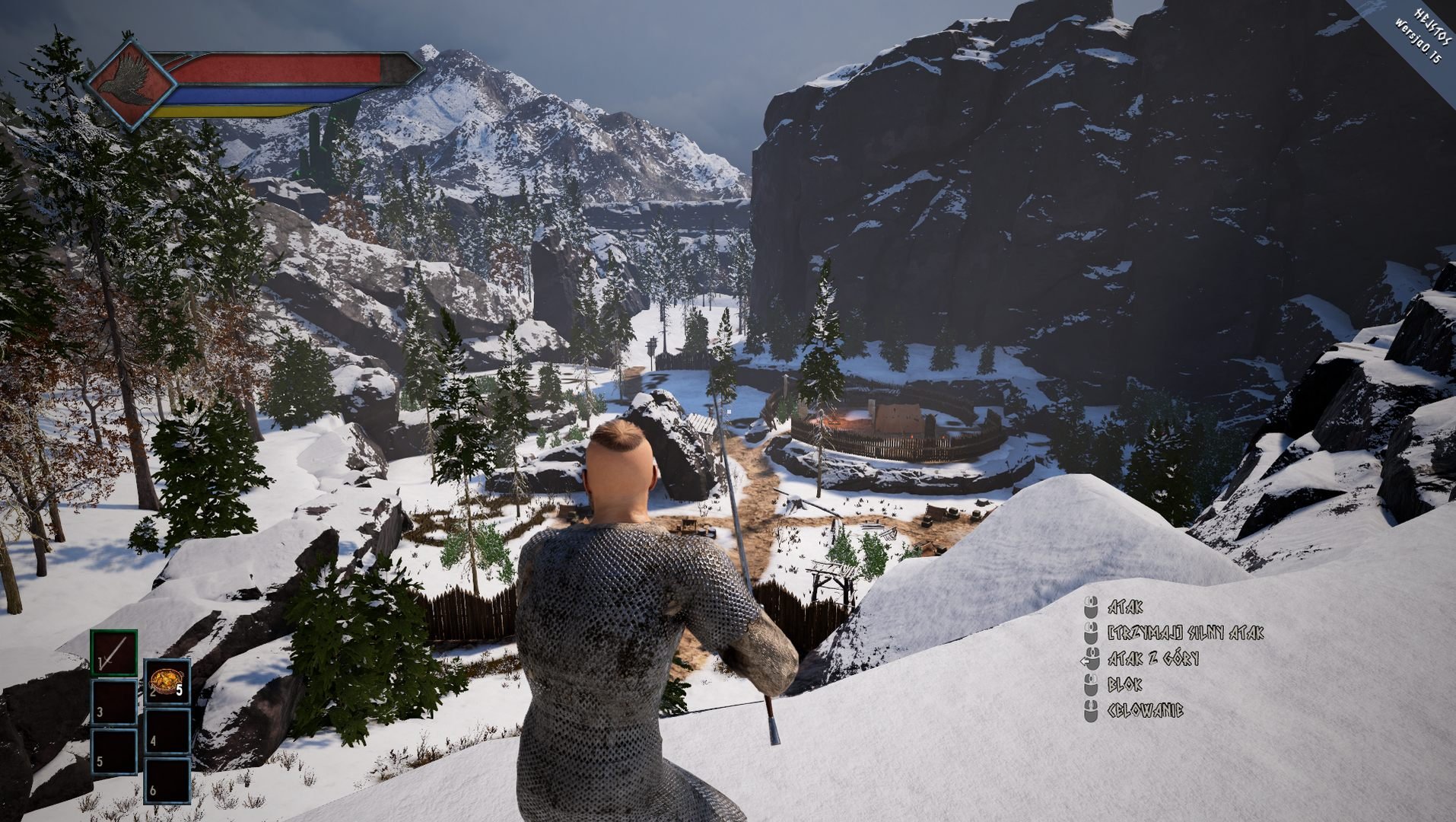Select the sword in hotbar slot 1
This screenshot has width=1456, height=822.
[114, 653]
